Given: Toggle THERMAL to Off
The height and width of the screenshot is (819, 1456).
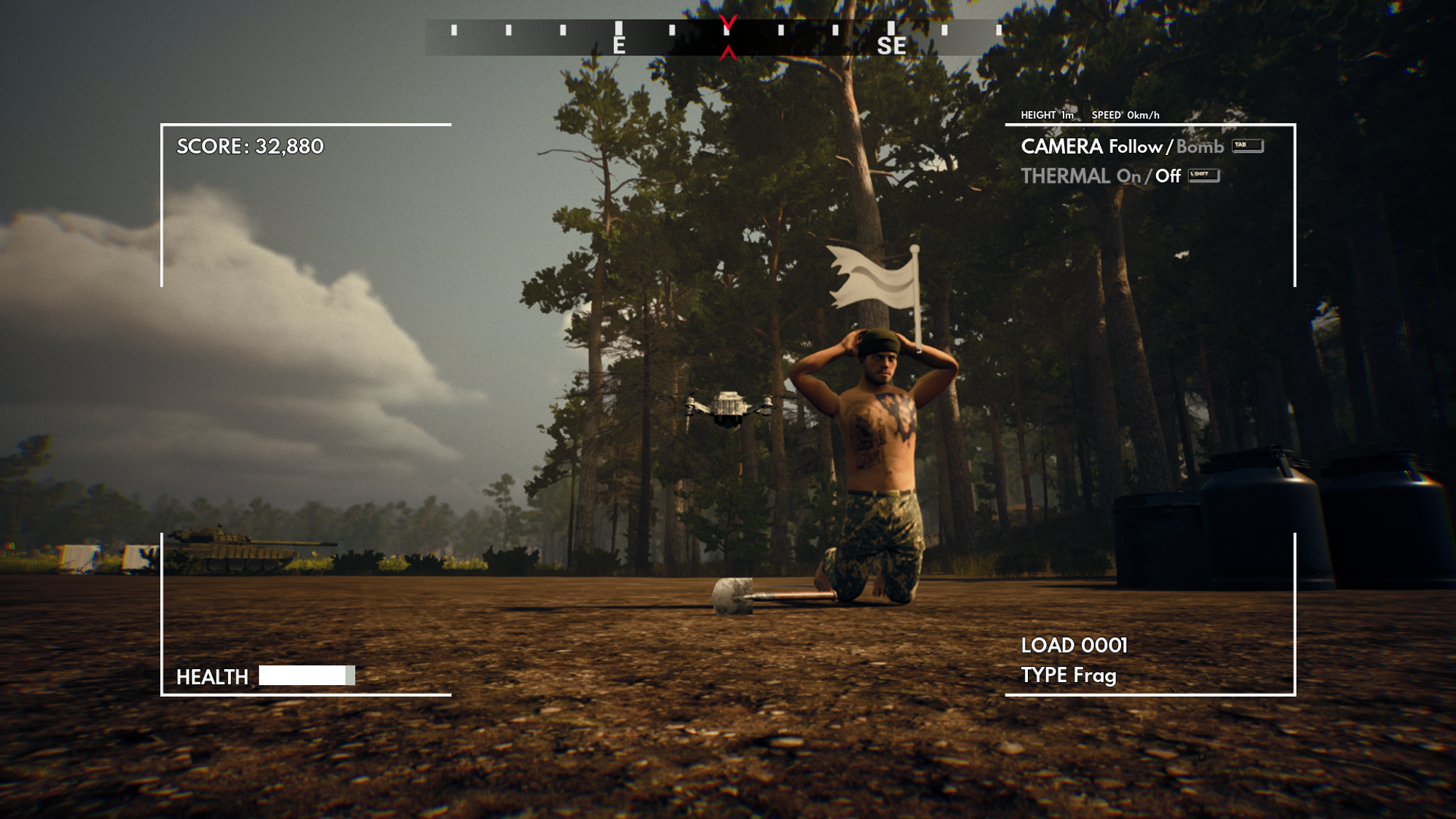Looking at the screenshot, I should tap(1168, 176).
